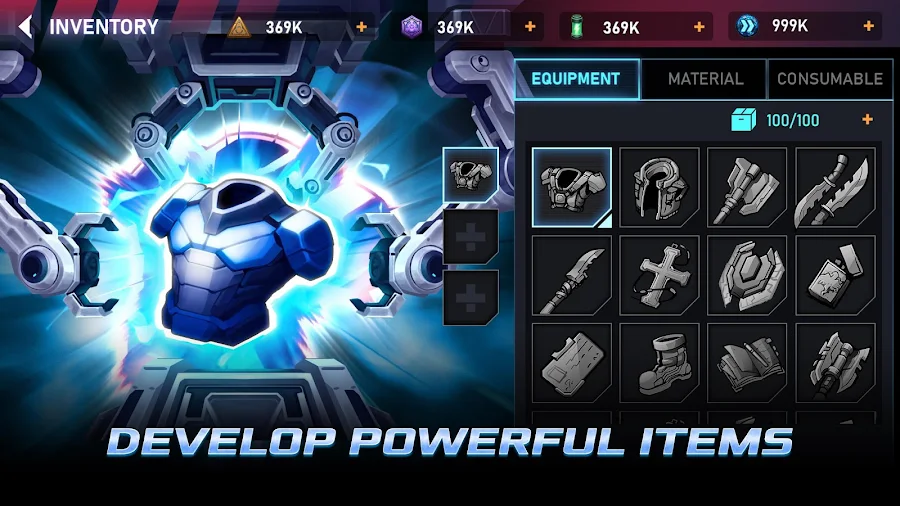Go back from the Inventory screen
900x506 pixels.
point(25,27)
